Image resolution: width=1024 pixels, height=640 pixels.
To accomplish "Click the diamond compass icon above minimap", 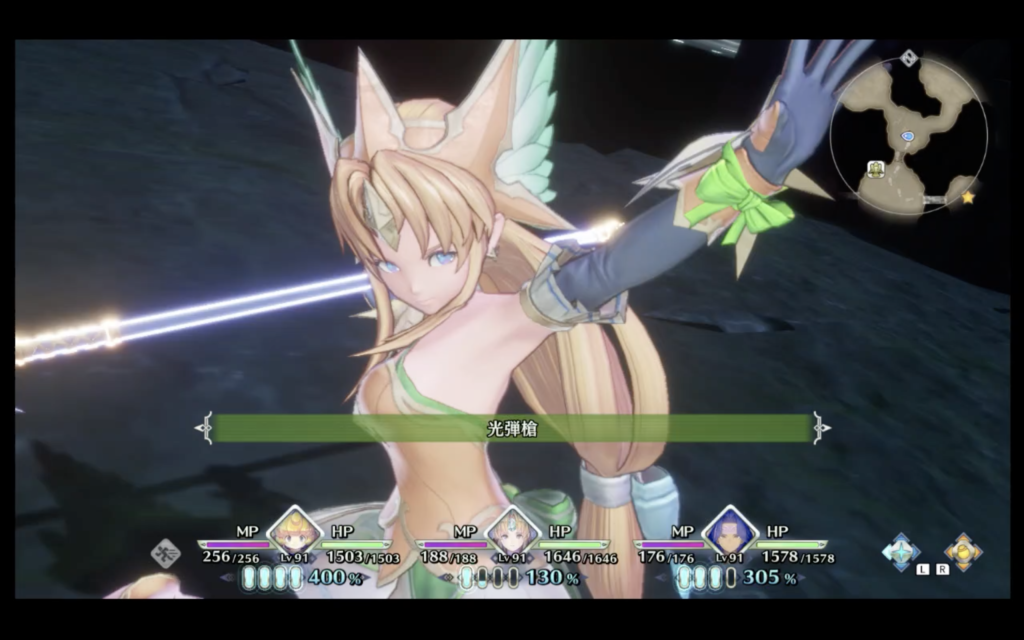I will pyautogui.click(x=909, y=58).
